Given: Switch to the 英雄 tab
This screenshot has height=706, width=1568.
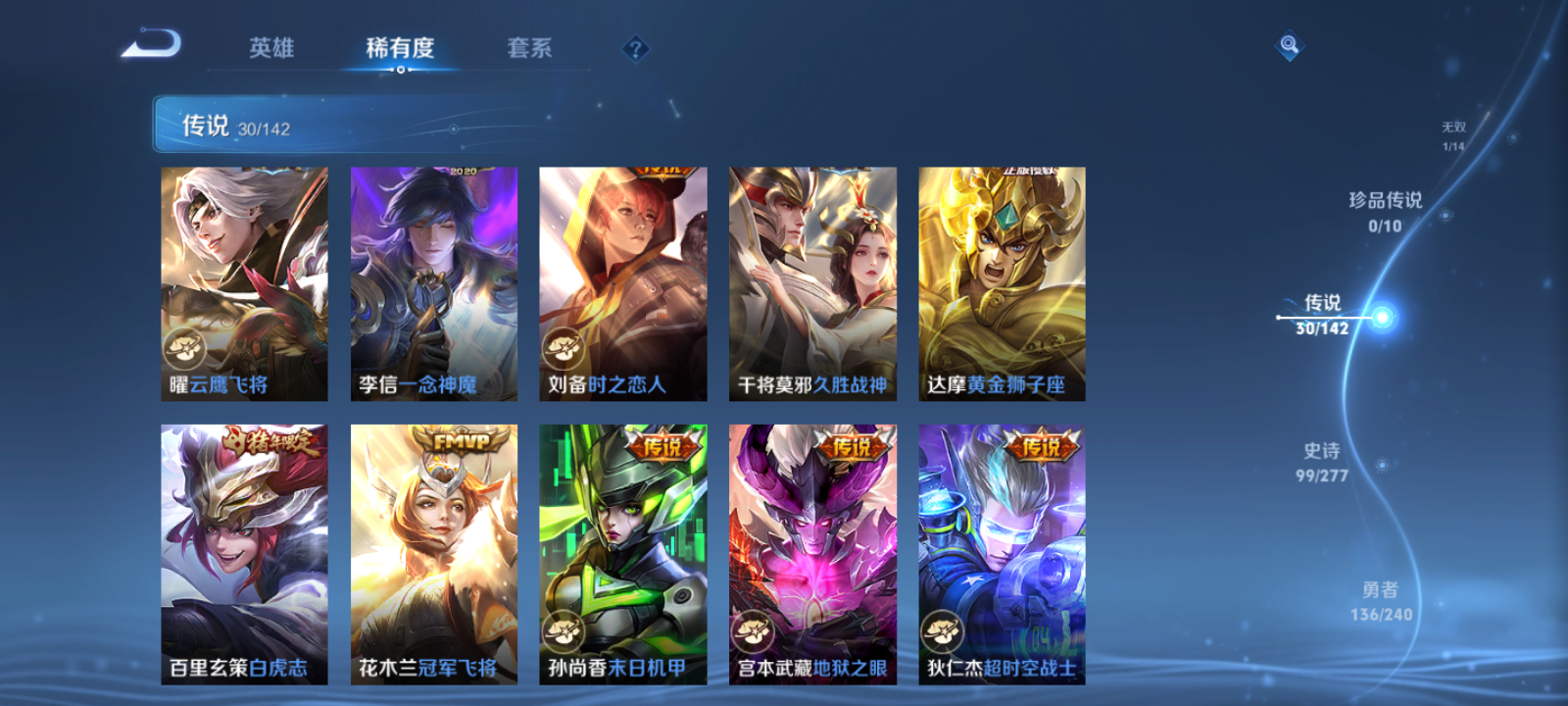Looking at the screenshot, I should point(271,47).
